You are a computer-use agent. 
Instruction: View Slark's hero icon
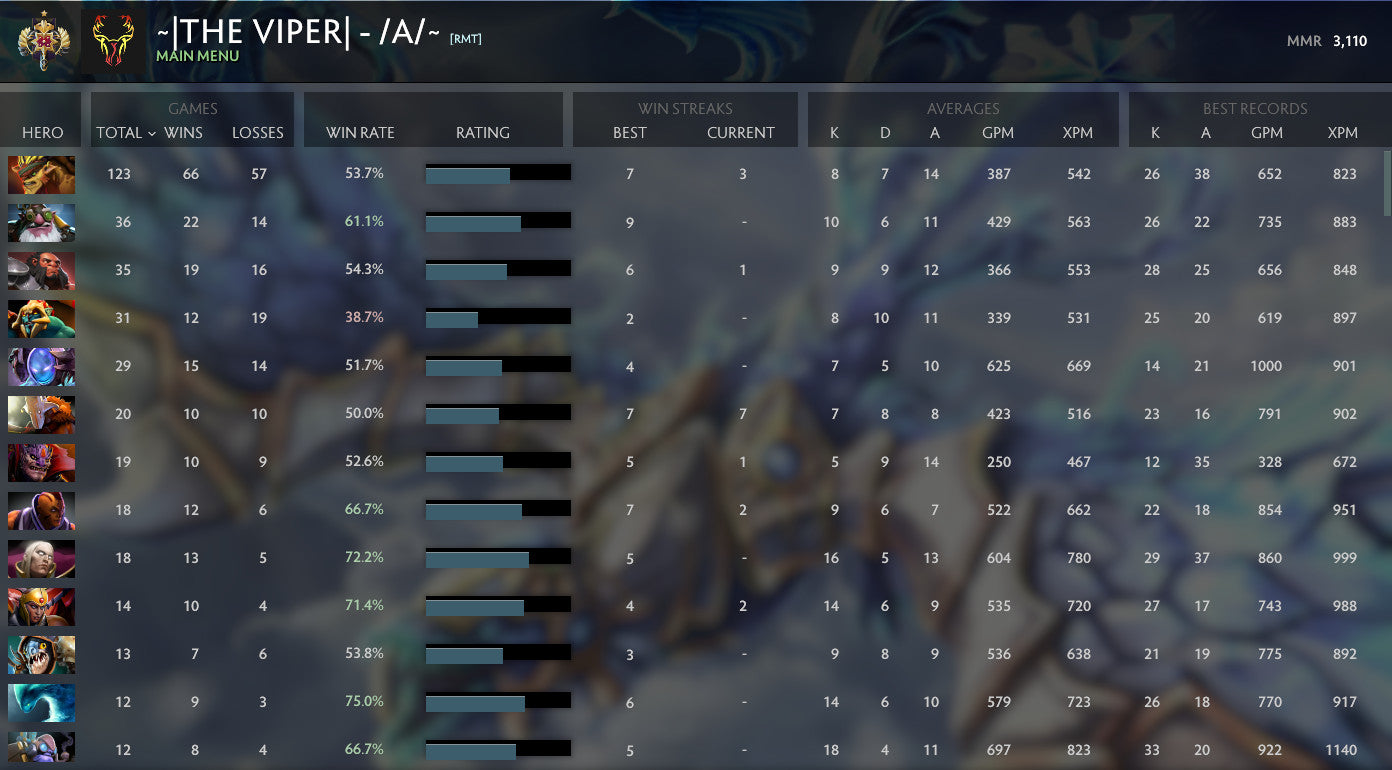coord(41,654)
